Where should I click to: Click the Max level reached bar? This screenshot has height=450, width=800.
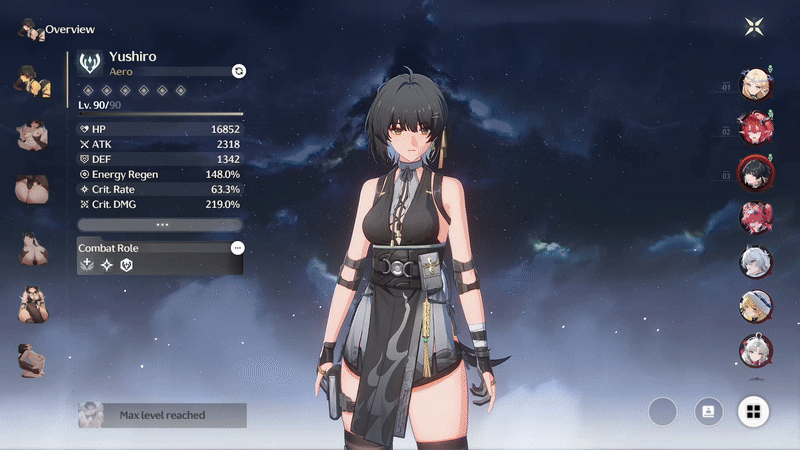(162, 415)
